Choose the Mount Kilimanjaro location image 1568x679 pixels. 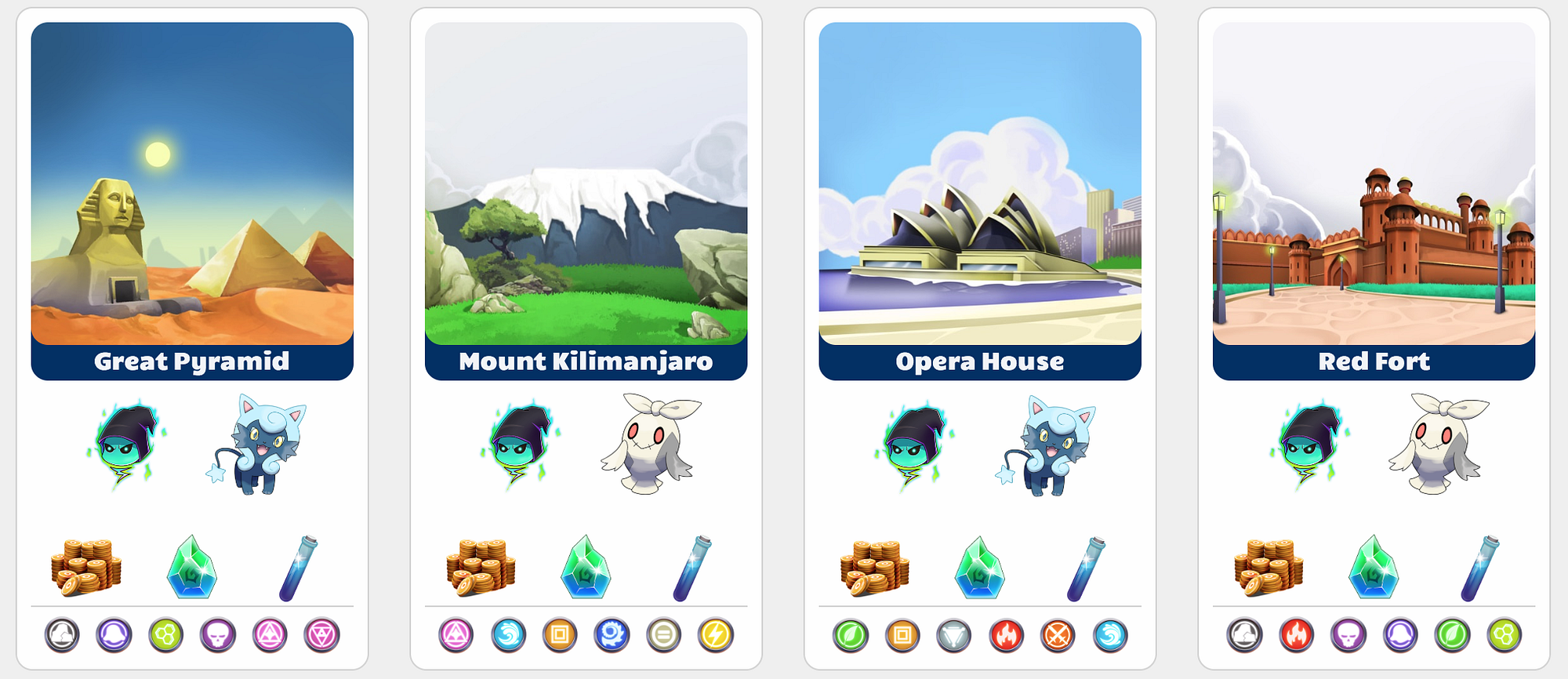coord(586,183)
